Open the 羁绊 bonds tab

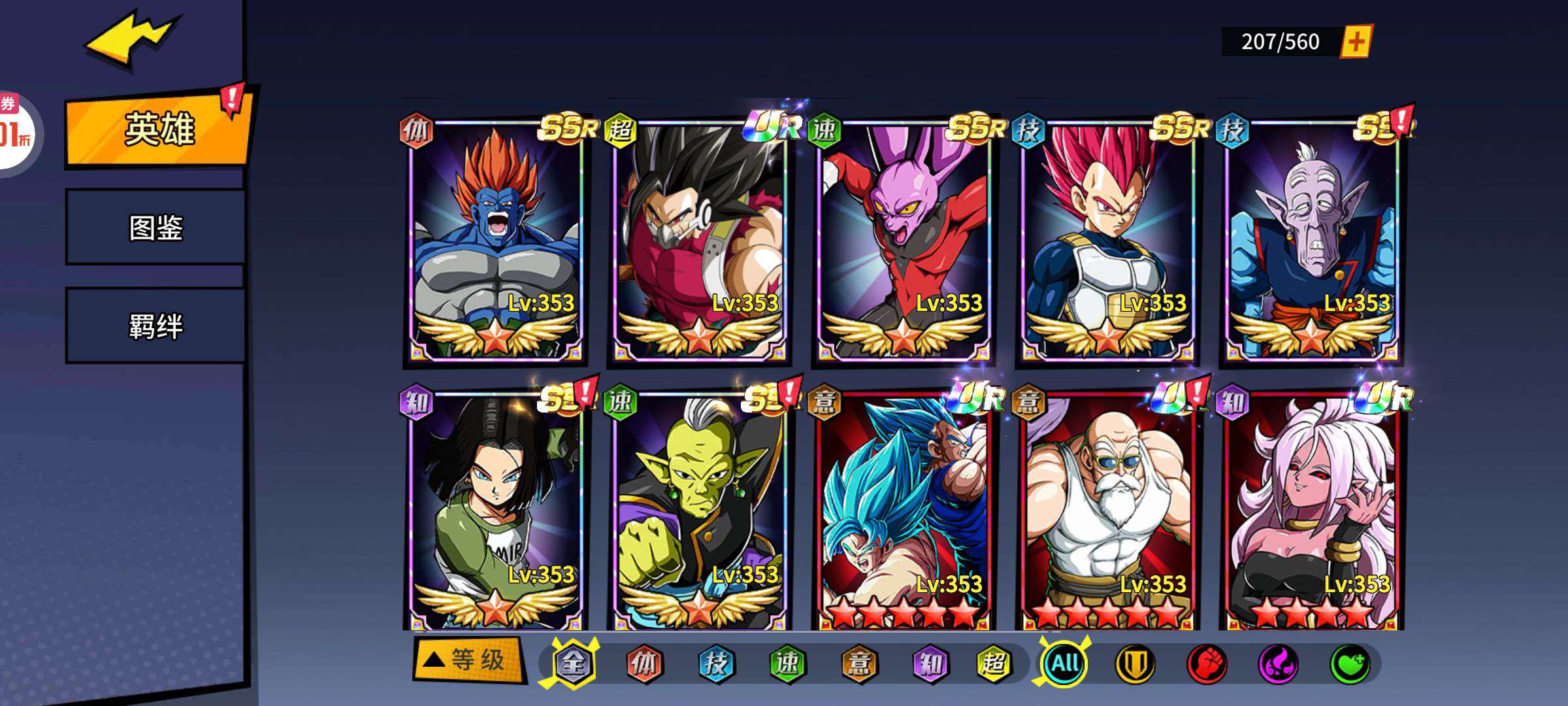point(155,326)
